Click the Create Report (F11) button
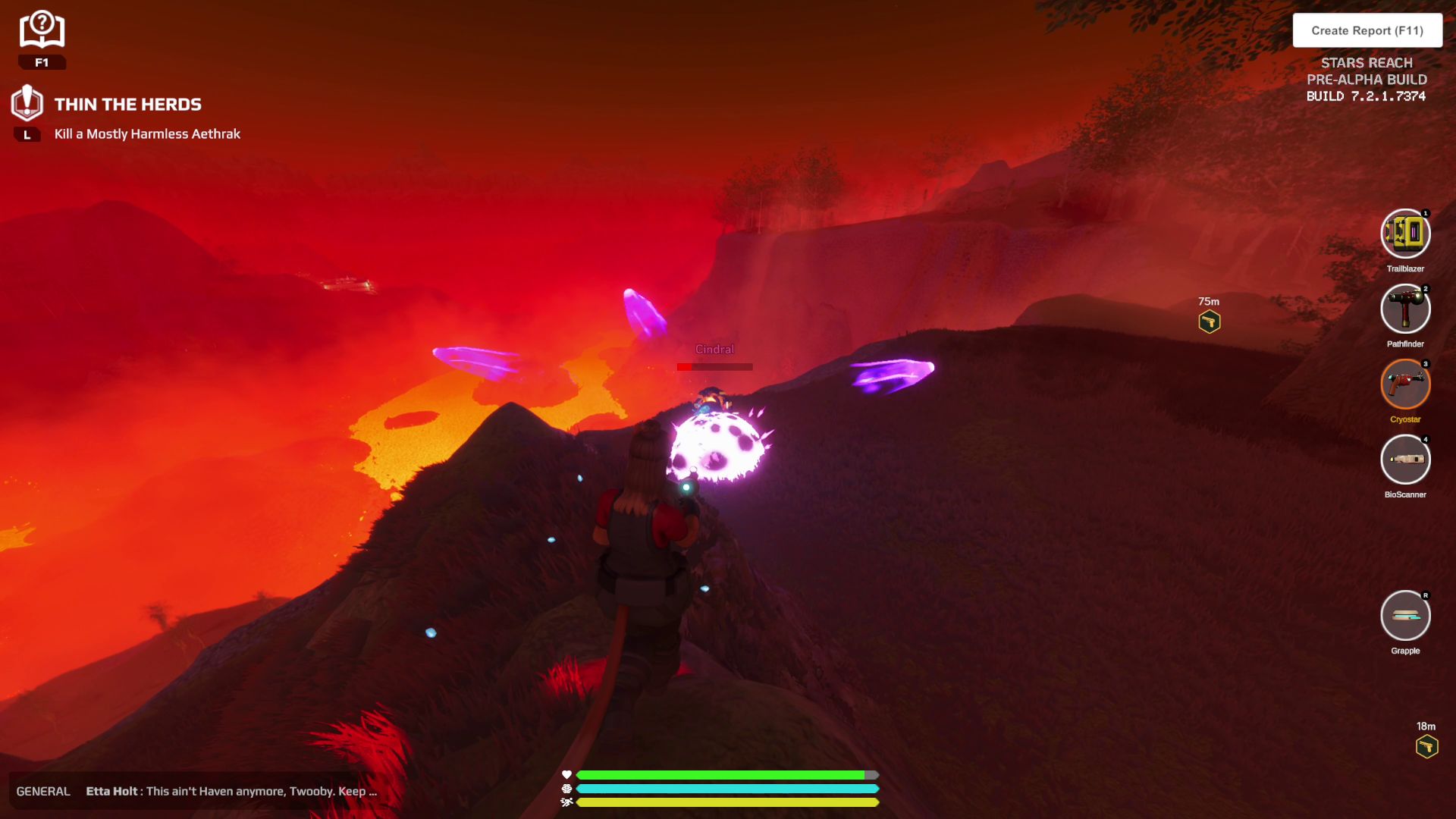The height and width of the screenshot is (819, 1456). (x=1368, y=30)
